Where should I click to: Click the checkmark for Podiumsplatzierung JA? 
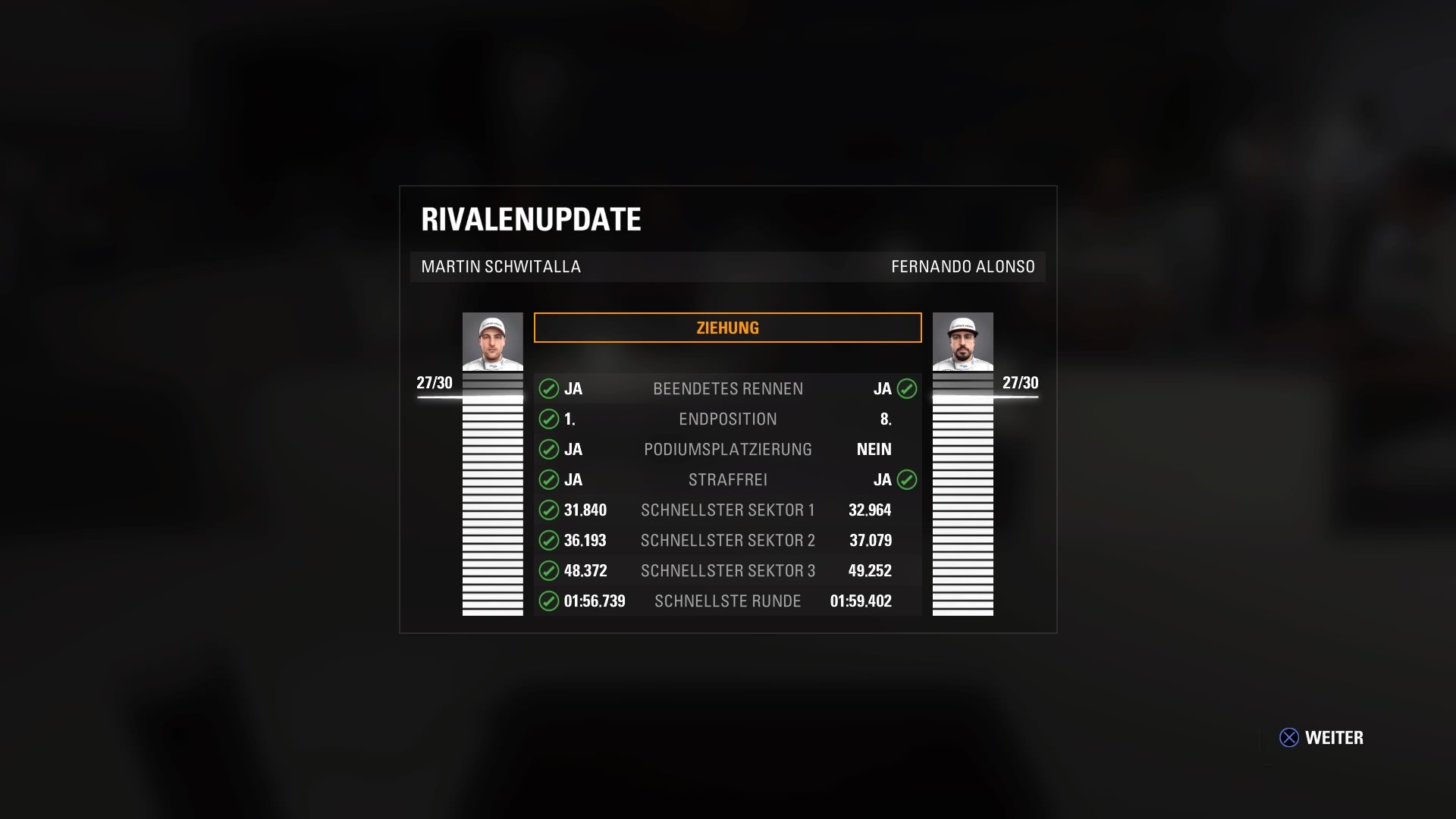[x=549, y=449]
